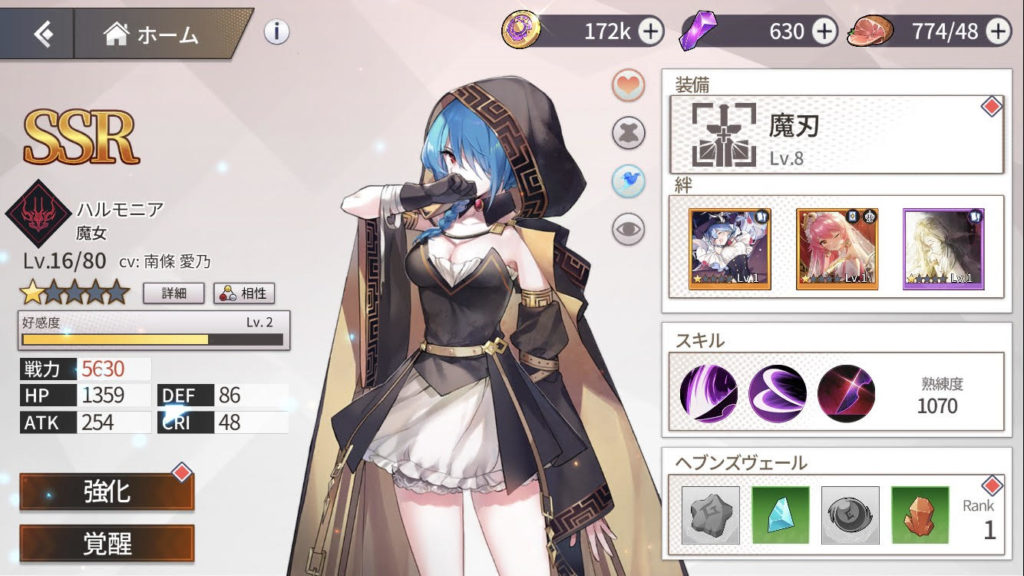Toggle the eye visibility icon
The width and height of the screenshot is (1024, 576).
628,229
